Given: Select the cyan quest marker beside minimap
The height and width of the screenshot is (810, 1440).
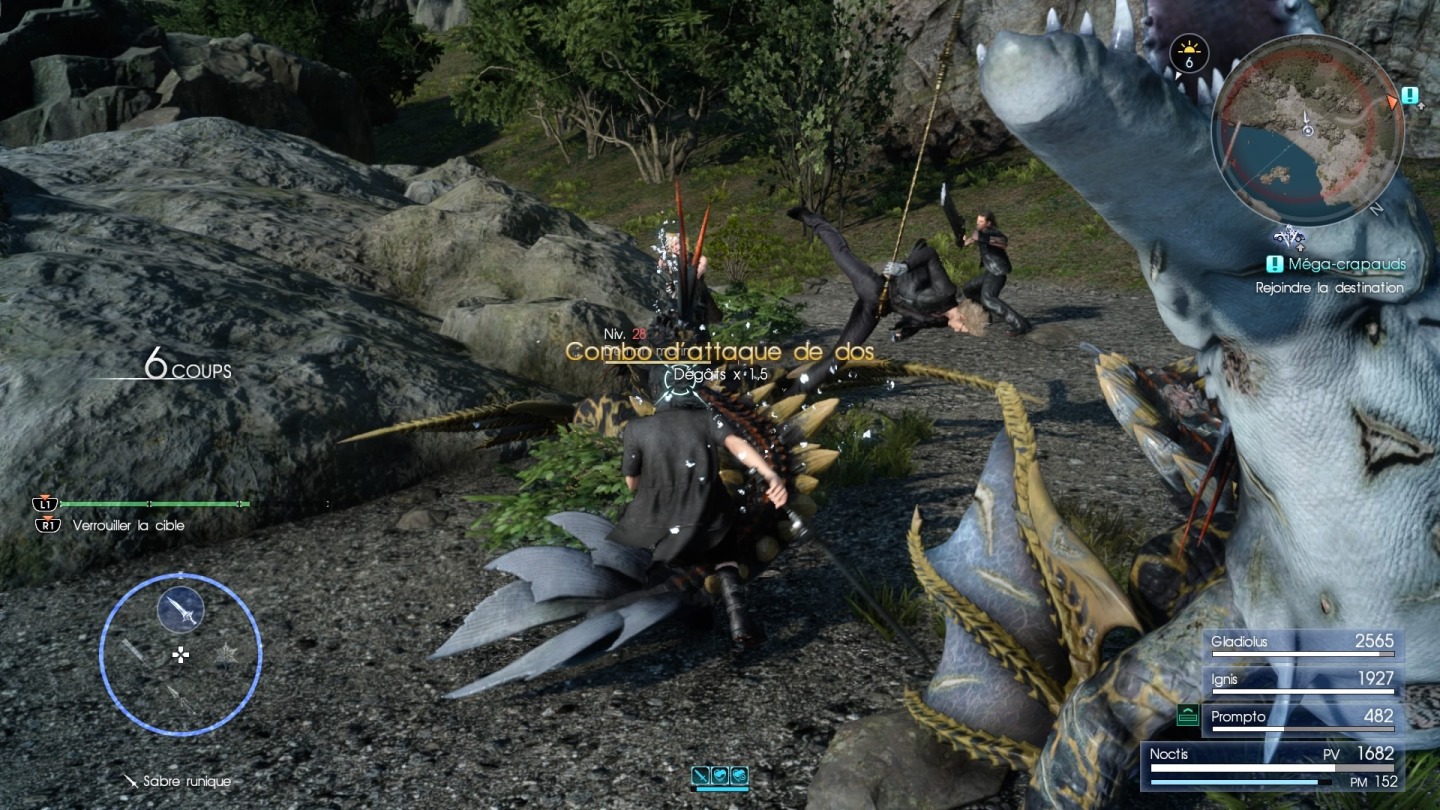Looking at the screenshot, I should point(1410,96).
